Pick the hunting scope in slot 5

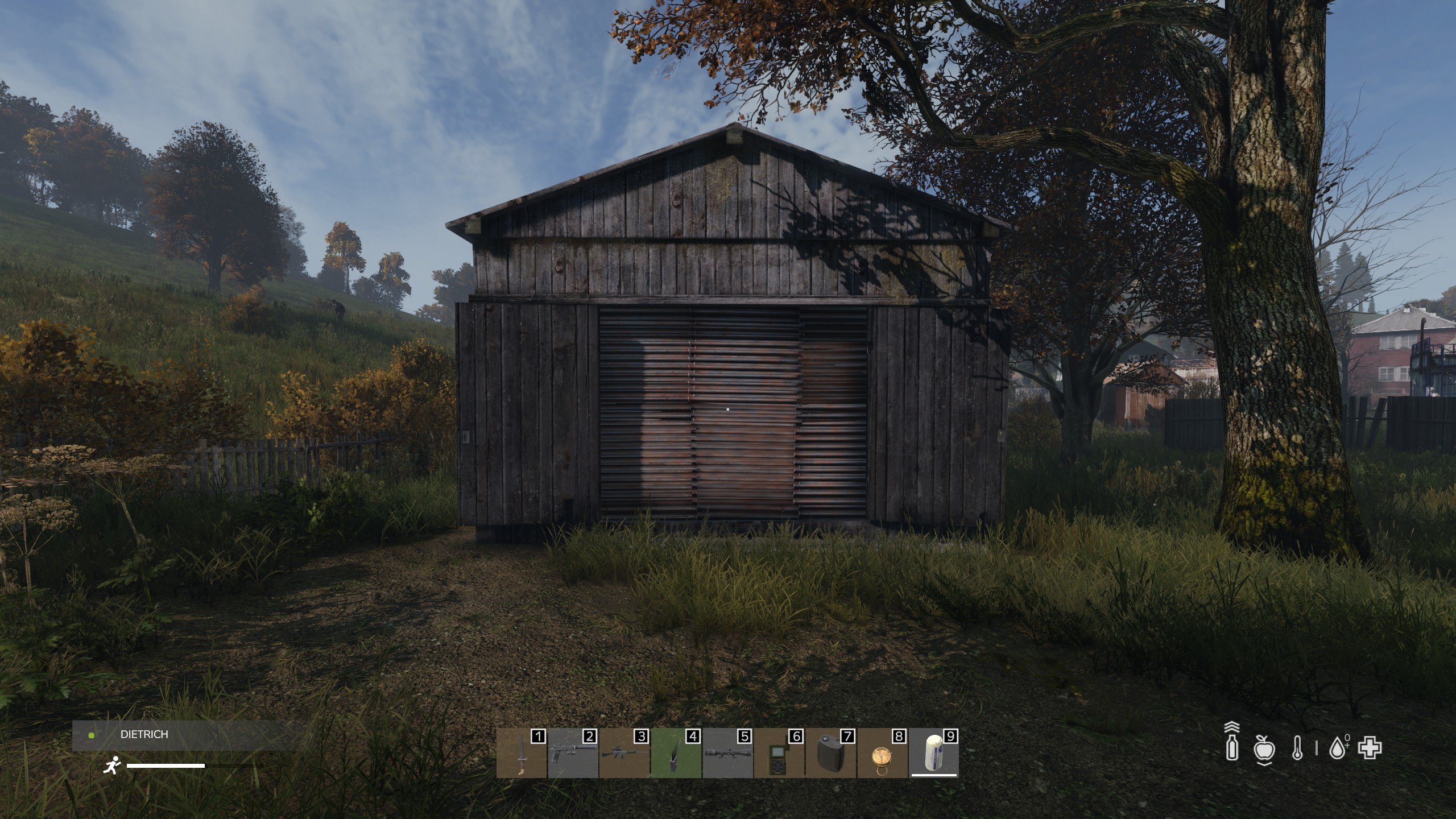point(727,754)
